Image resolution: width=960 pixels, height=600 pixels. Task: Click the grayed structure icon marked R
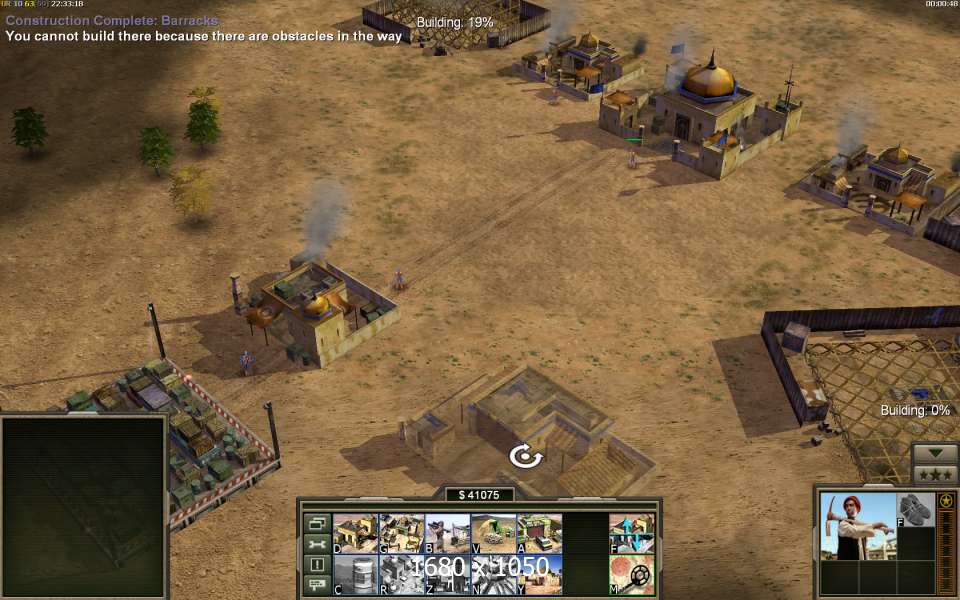tap(401, 575)
